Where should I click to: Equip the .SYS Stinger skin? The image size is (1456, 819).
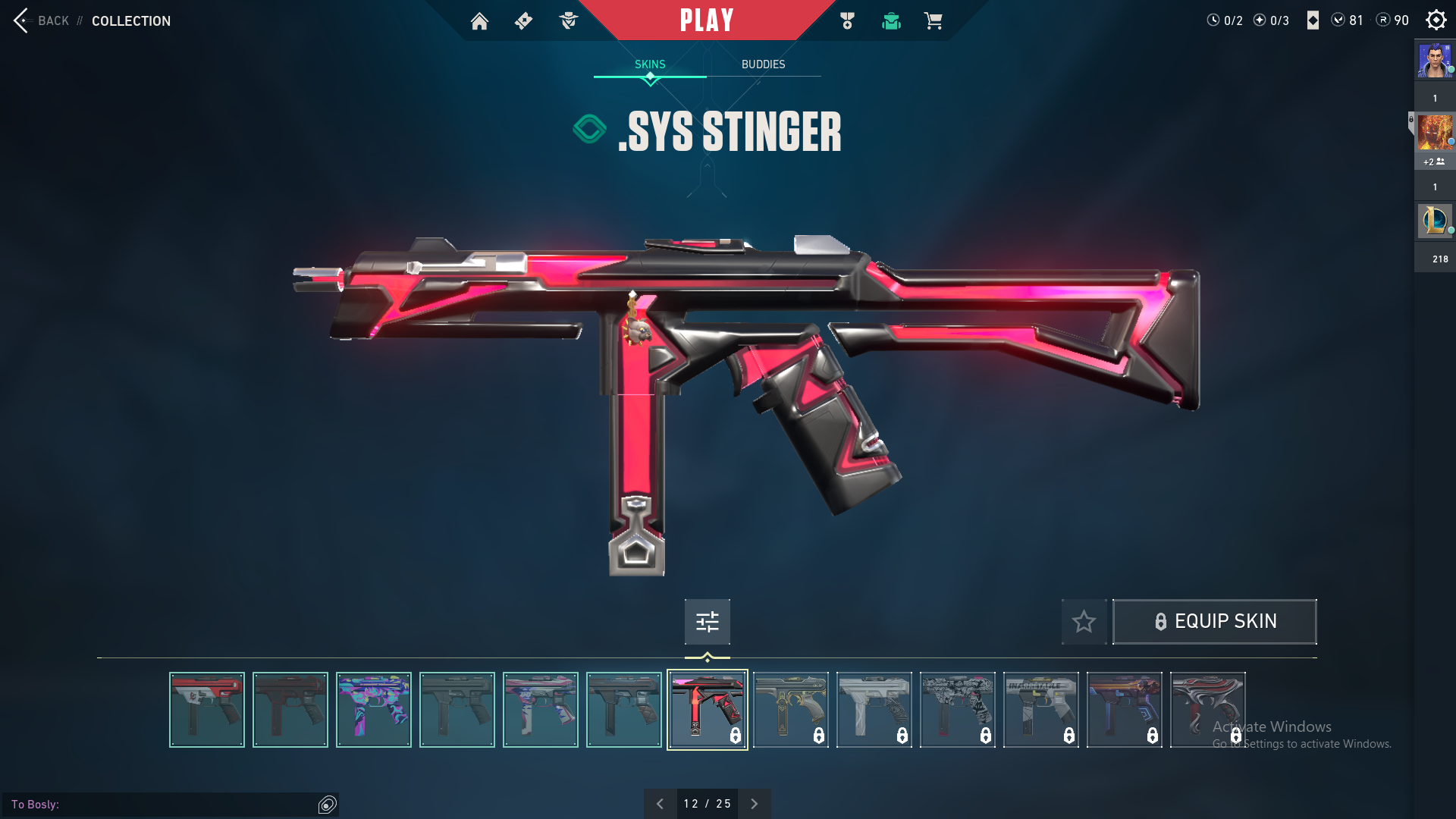(x=1214, y=622)
